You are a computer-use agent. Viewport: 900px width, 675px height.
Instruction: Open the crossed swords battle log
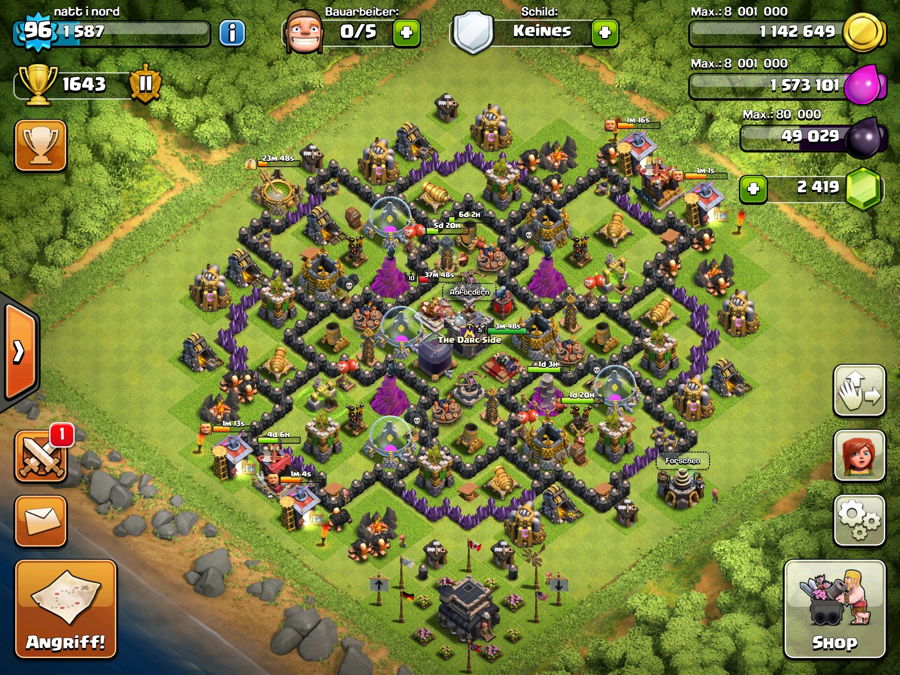pyautogui.click(x=41, y=457)
